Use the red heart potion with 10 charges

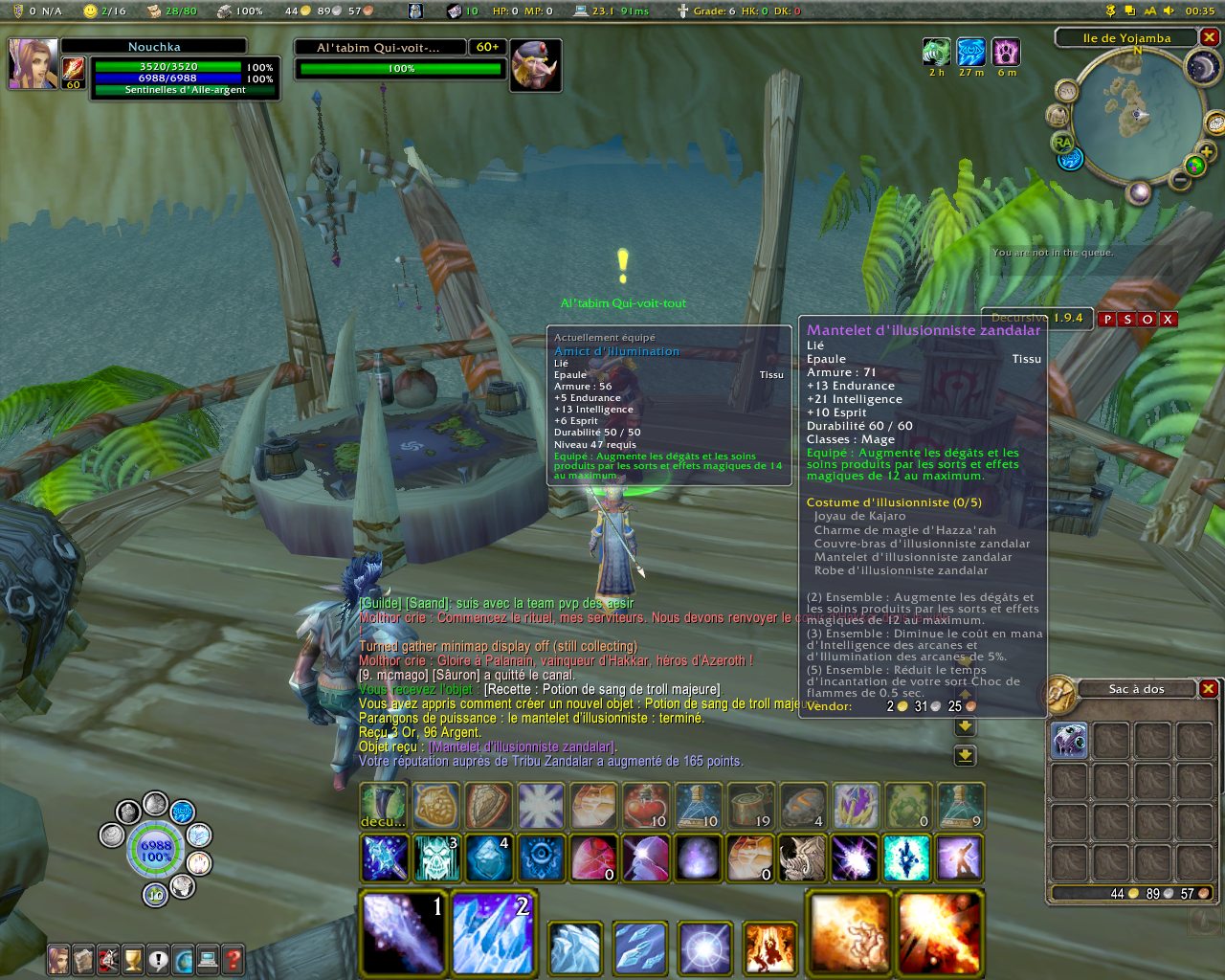click(645, 806)
